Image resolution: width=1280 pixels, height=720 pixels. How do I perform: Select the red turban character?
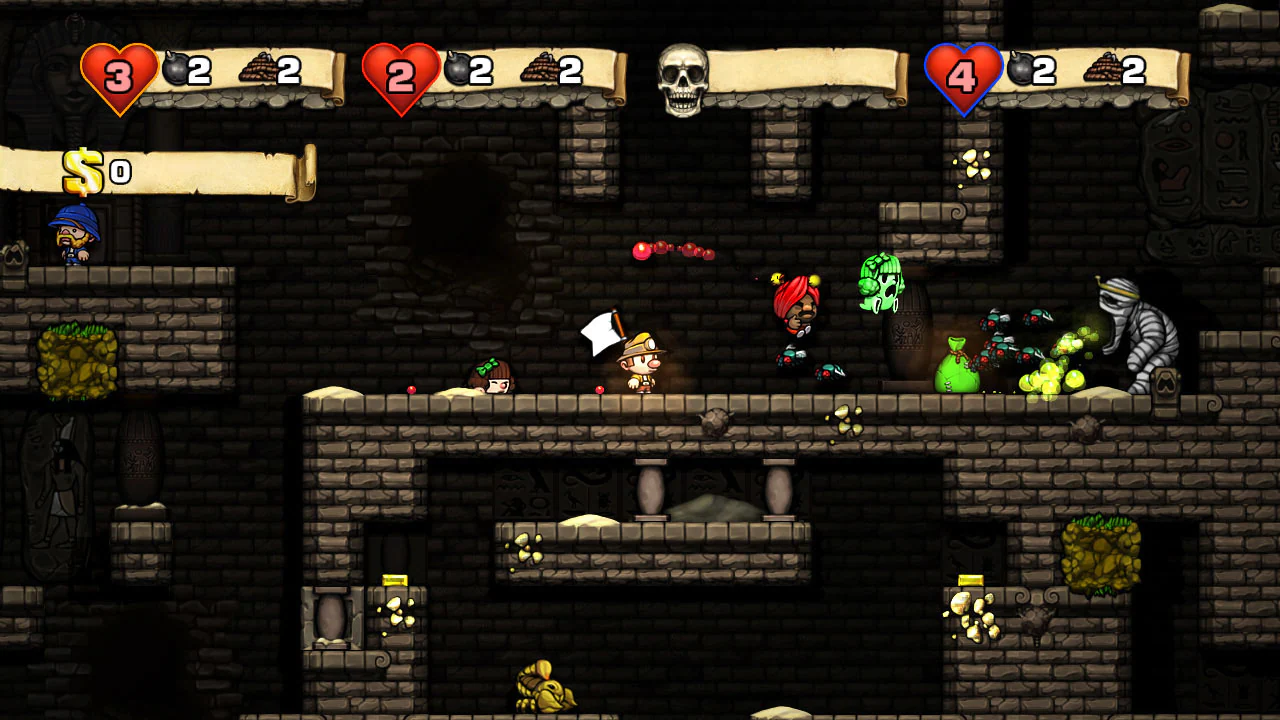(795, 310)
